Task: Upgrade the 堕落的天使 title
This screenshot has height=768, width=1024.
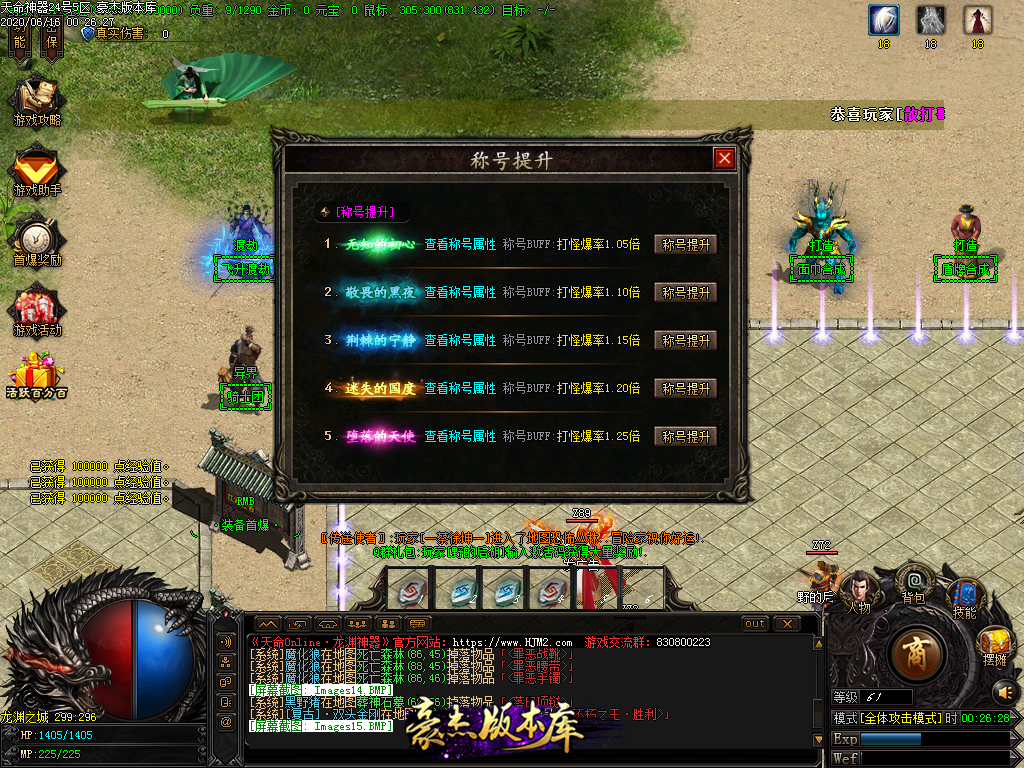Action: pos(686,436)
